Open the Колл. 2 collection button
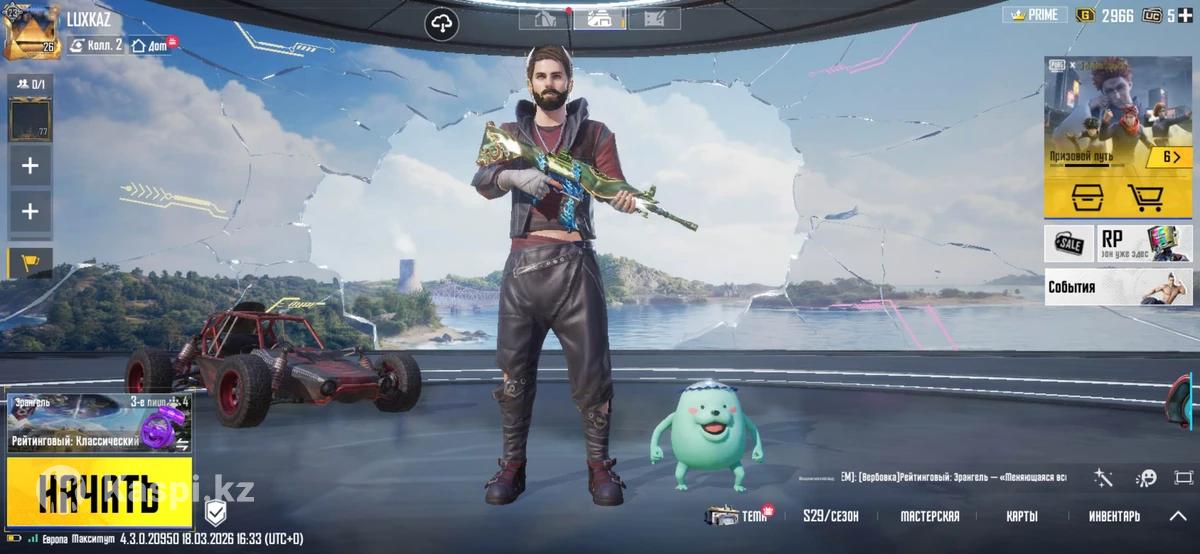 (96, 45)
